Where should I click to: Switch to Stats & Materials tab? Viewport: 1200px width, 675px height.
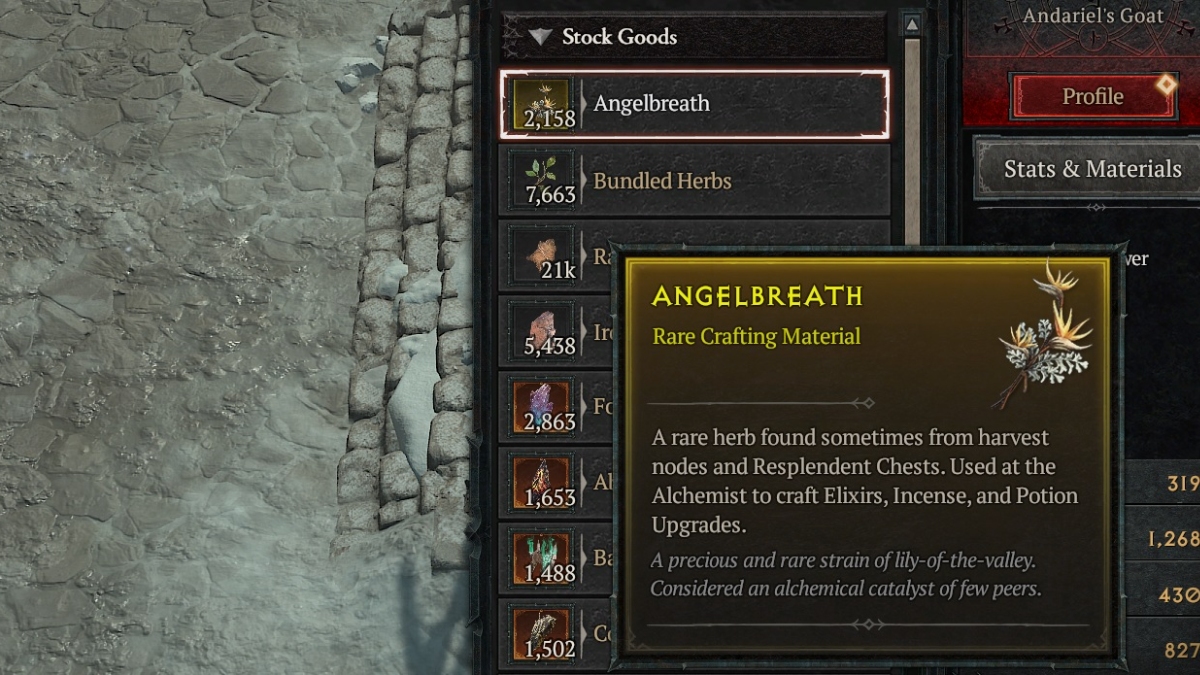(x=1092, y=169)
